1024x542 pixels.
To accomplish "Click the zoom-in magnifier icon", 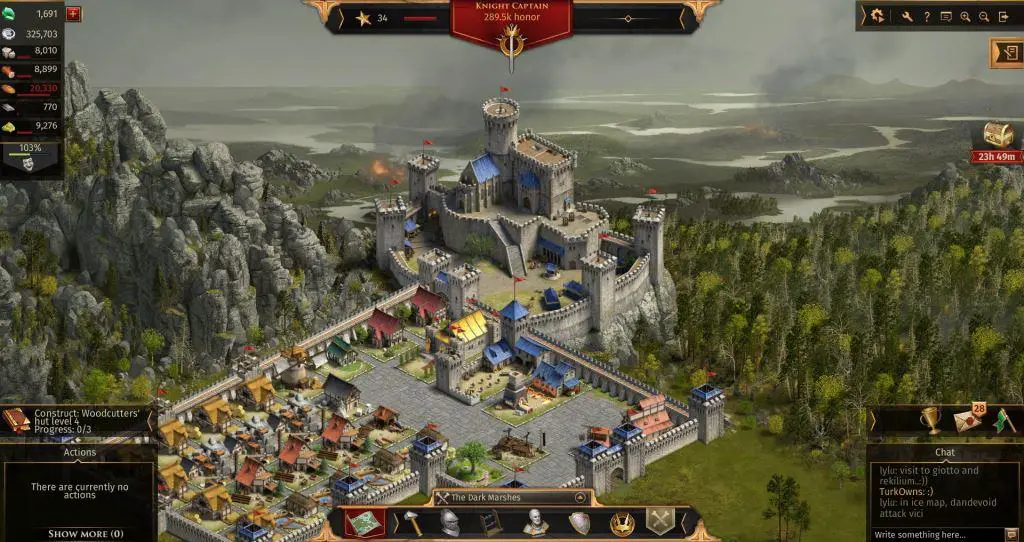I will click(965, 16).
